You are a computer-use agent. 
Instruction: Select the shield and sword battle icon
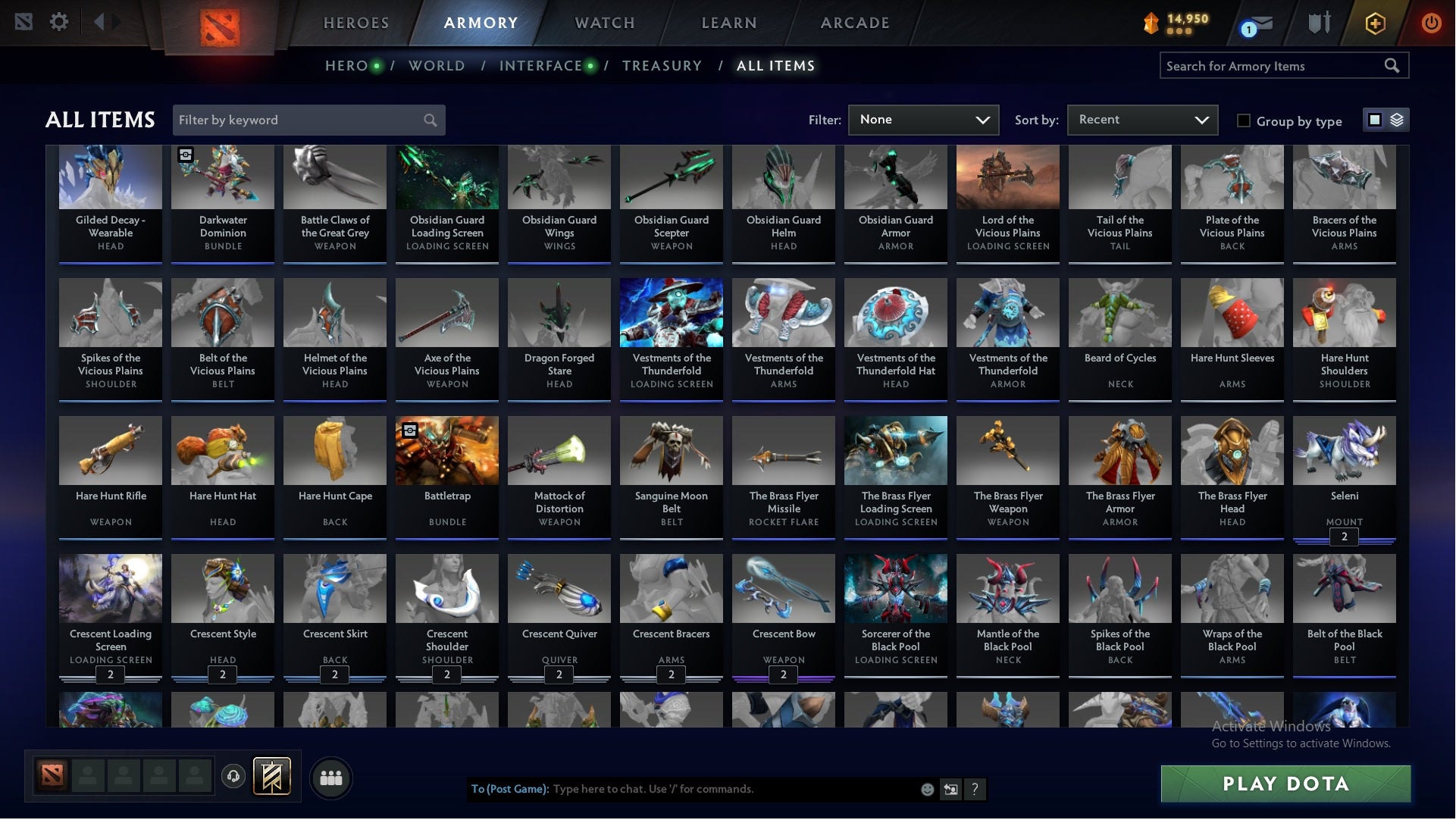click(x=1319, y=23)
